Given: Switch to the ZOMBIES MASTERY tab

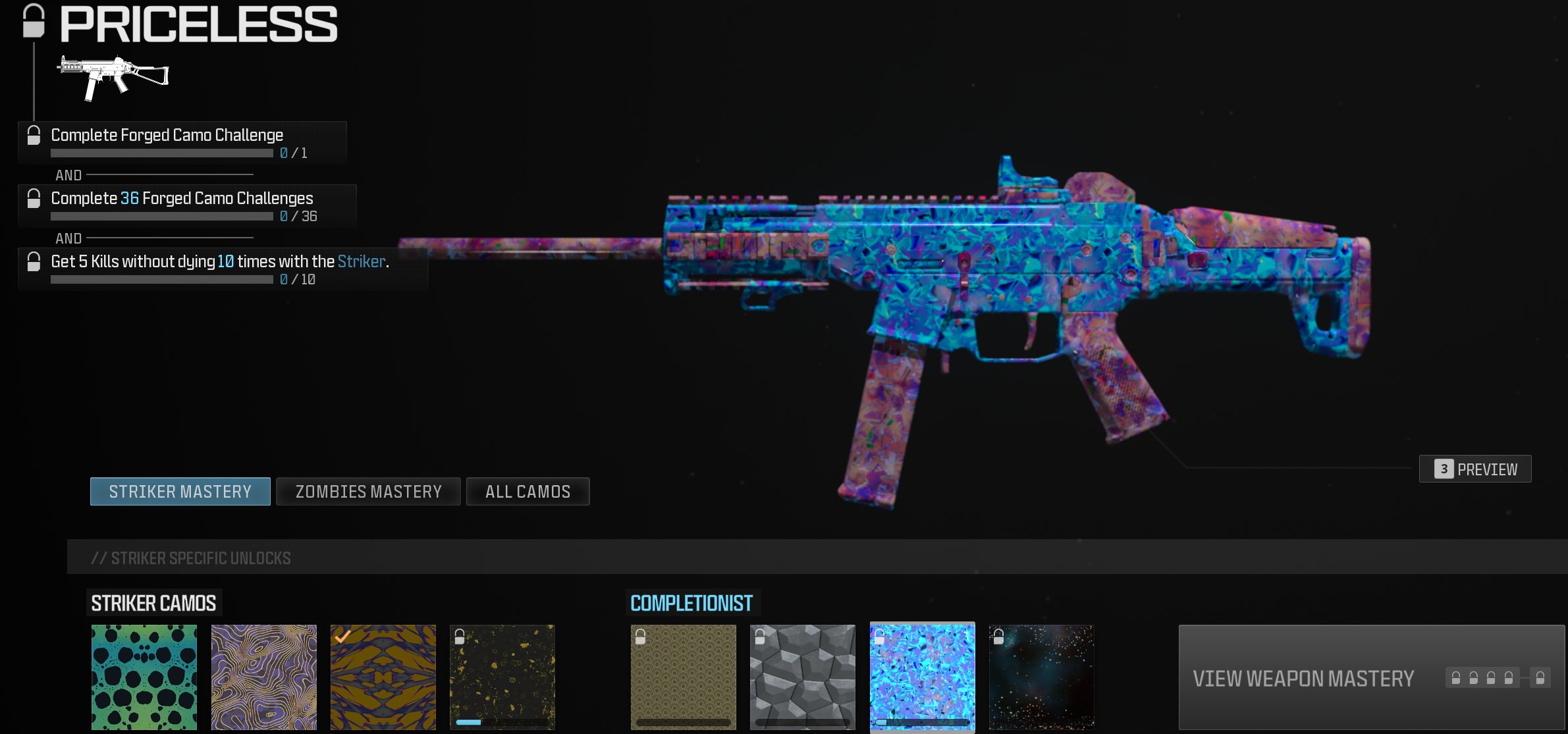Looking at the screenshot, I should pos(369,491).
